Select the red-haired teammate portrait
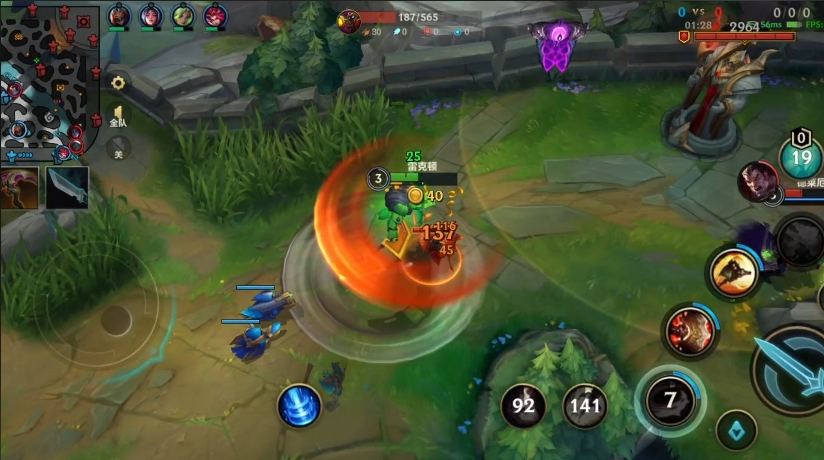The image size is (824, 460). [215, 15]
